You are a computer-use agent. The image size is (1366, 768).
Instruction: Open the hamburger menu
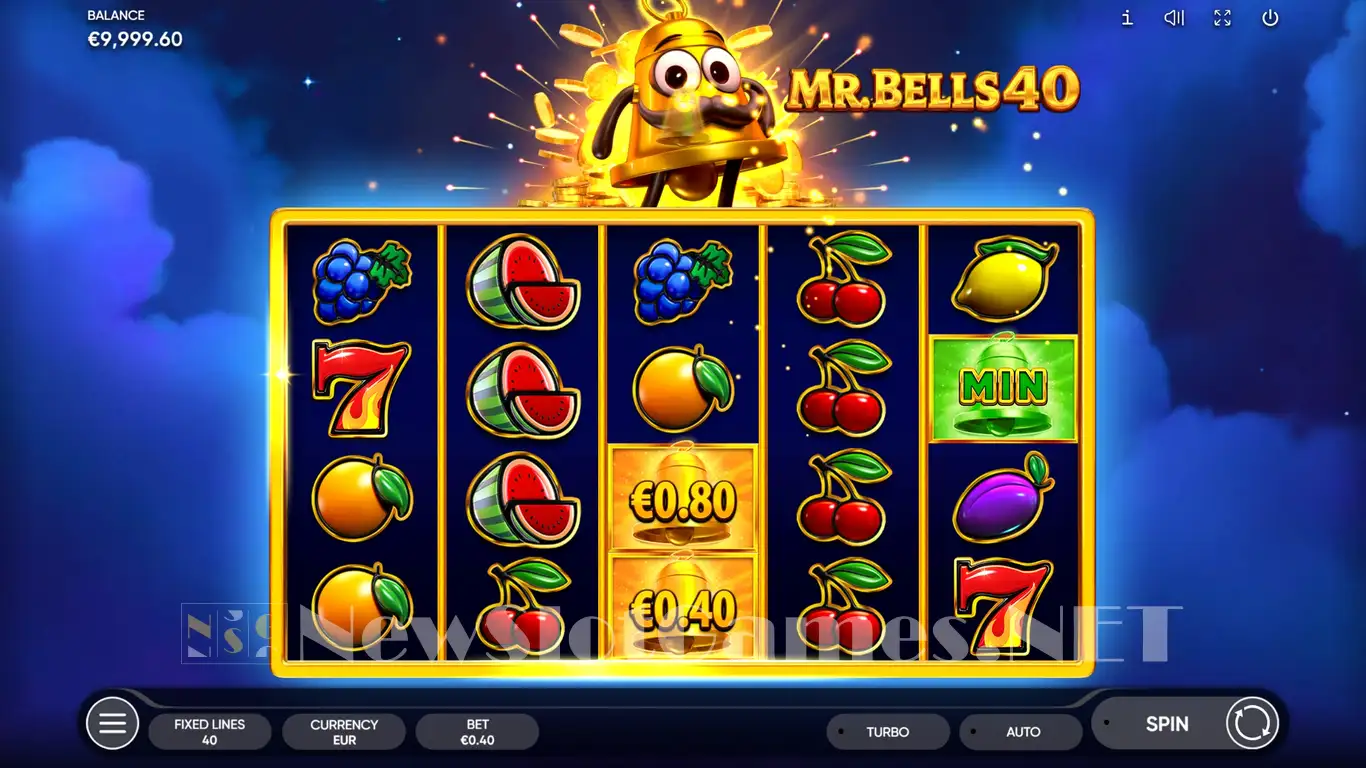112,723
